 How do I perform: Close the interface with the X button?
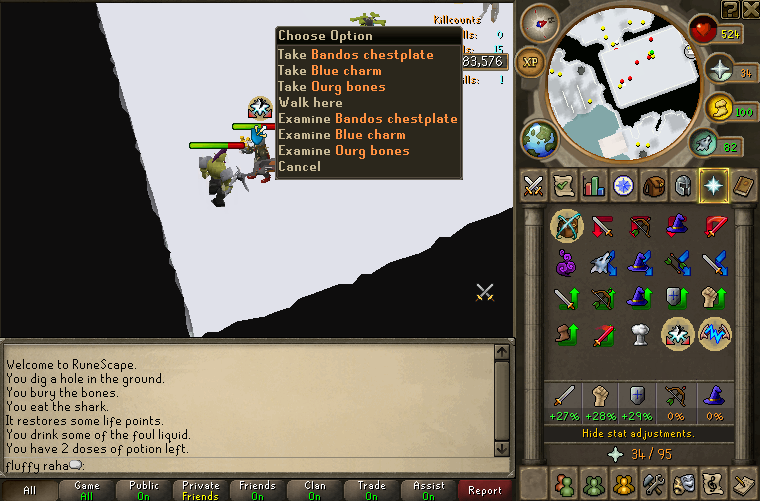pos(749,10)
